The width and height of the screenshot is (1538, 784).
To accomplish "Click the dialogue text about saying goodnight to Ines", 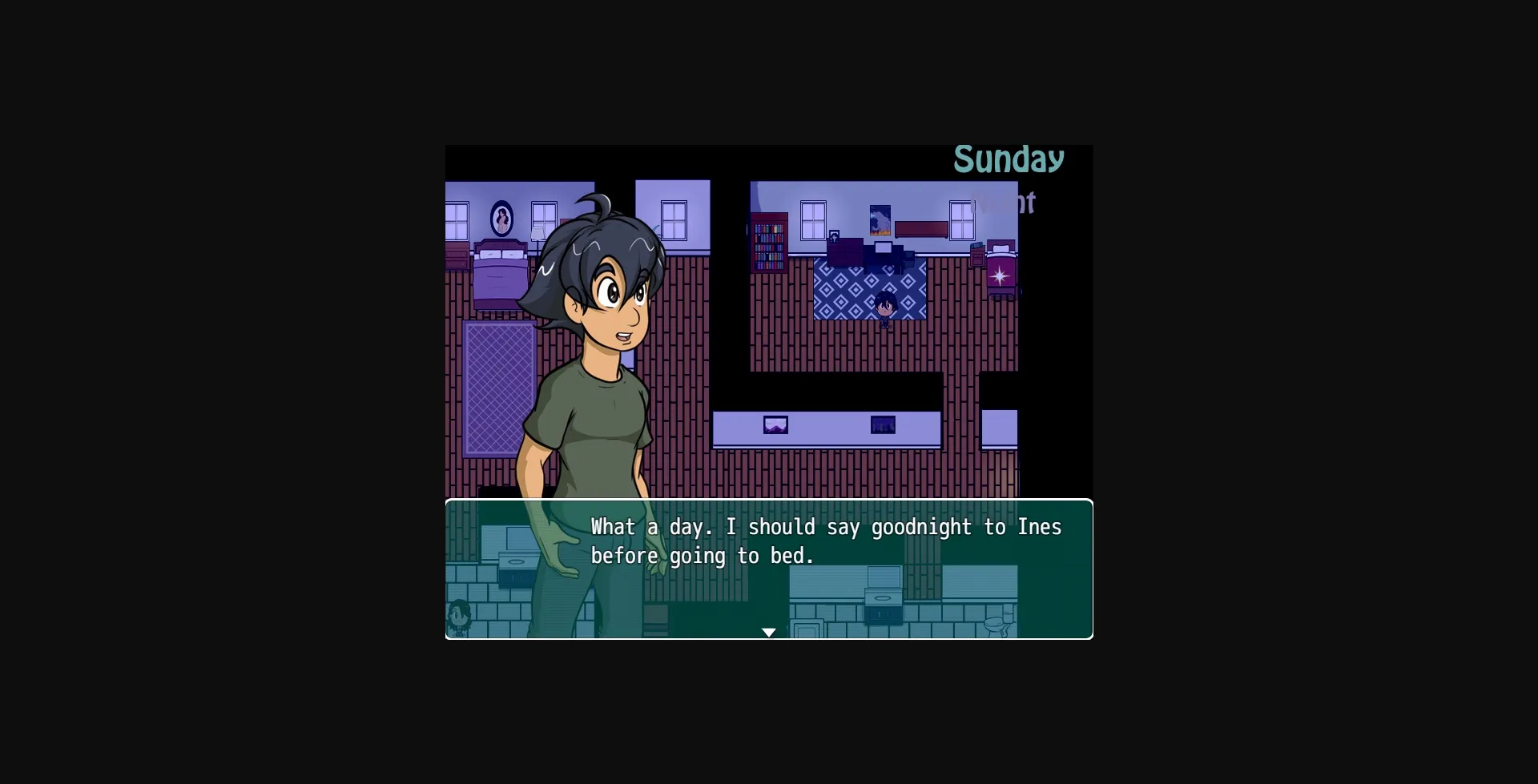I will (825, 541).
